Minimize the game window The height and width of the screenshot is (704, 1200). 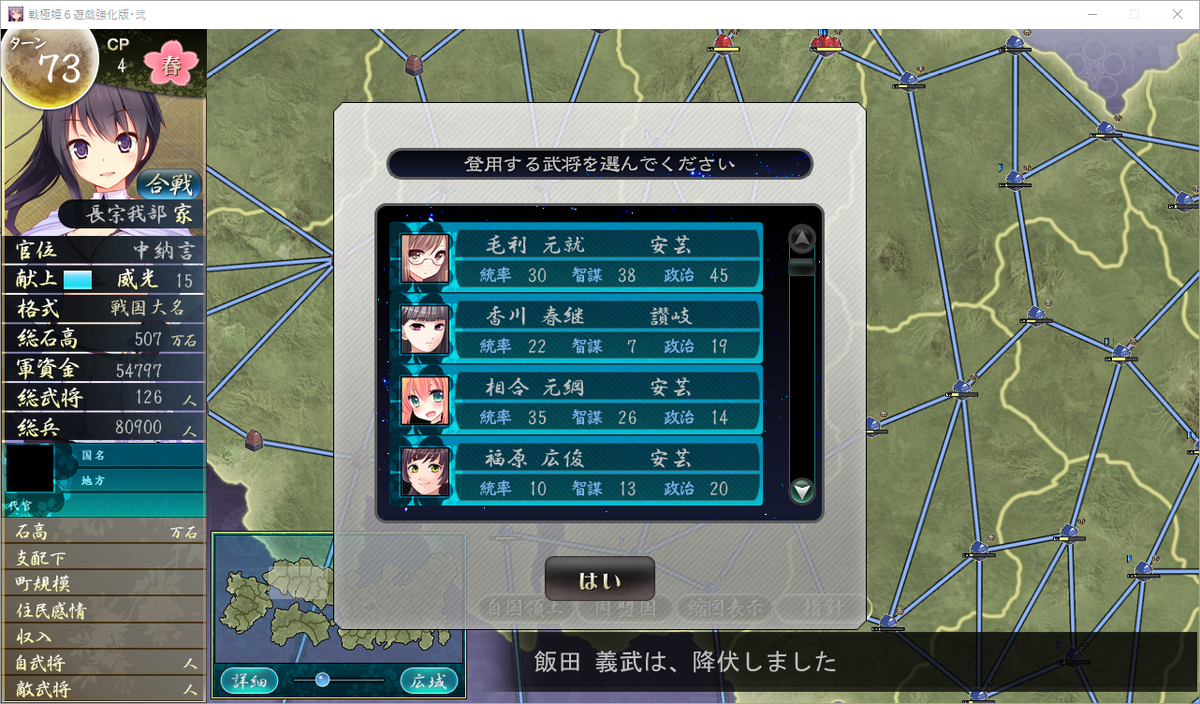click(1087, 14)
